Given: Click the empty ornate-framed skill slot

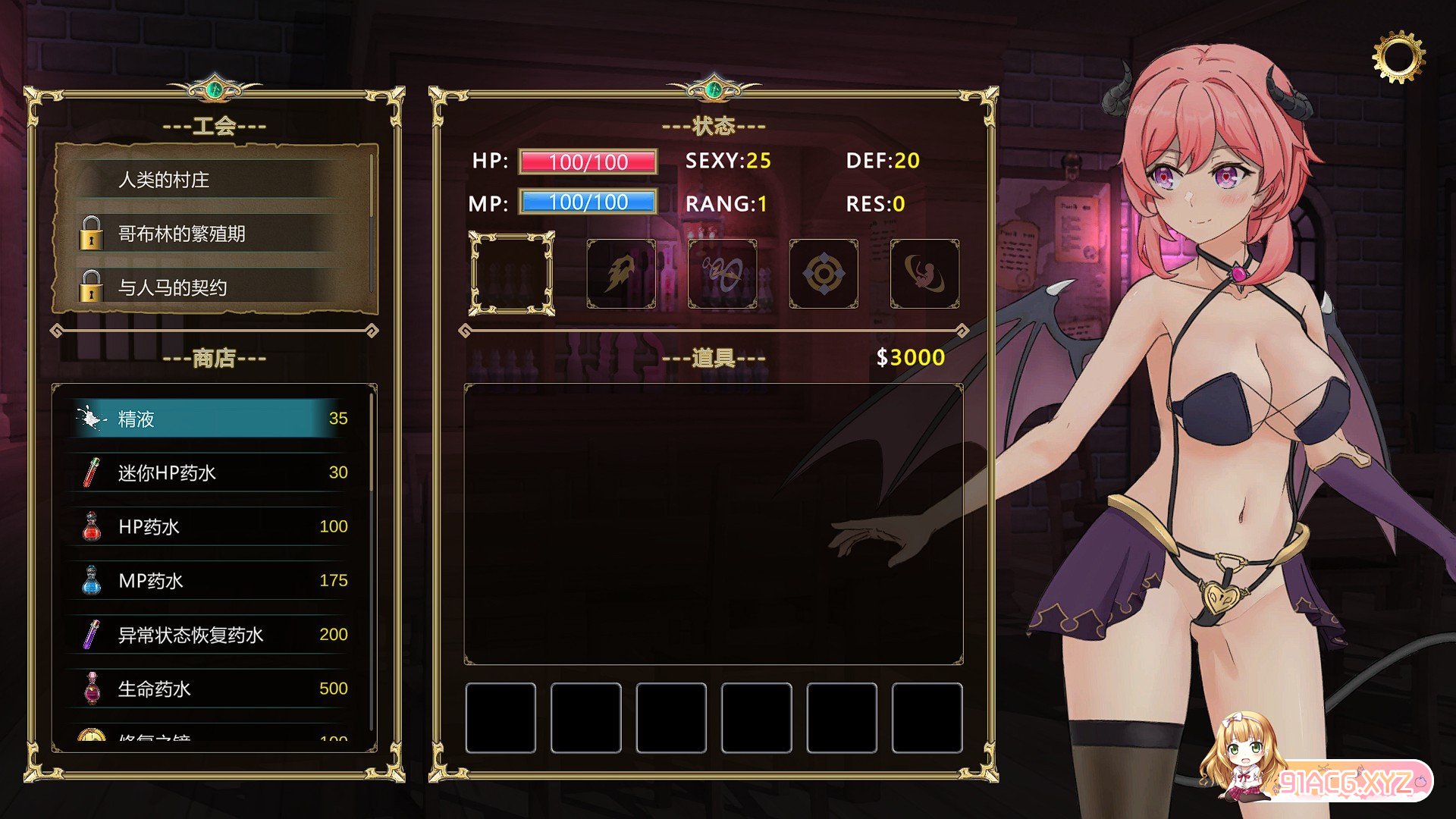Looking at the screenshot, I should click(x=512, y=274).
